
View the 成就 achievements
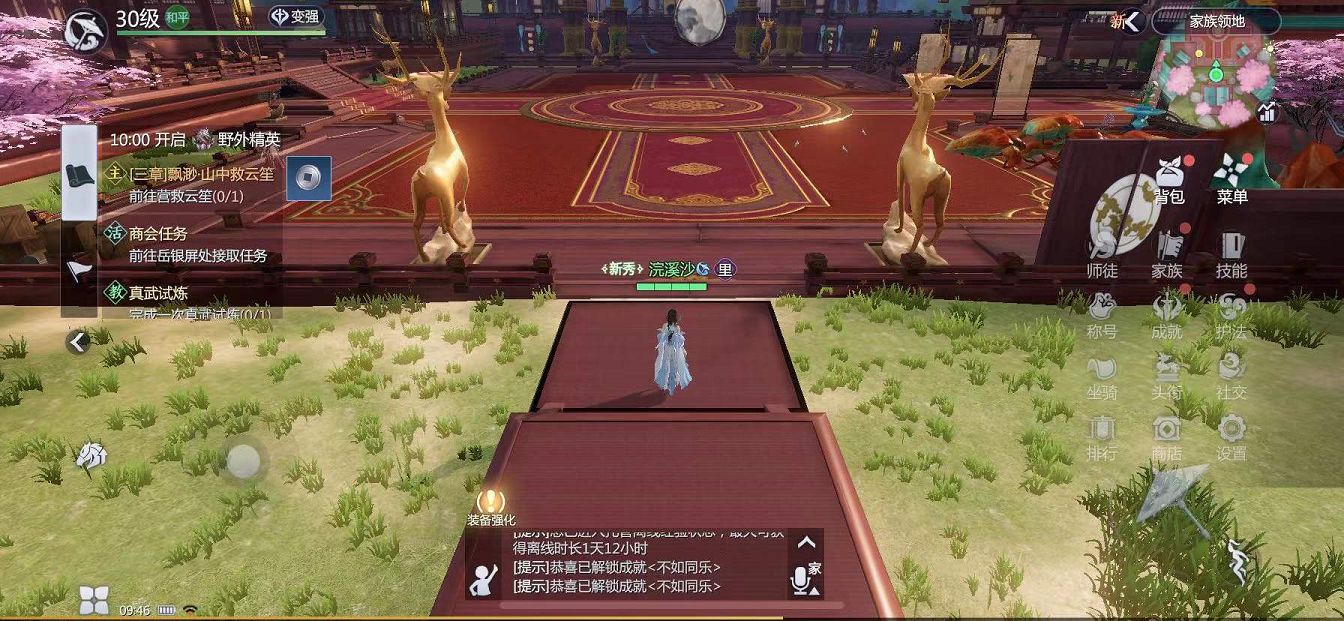(x=1167, y=316)
